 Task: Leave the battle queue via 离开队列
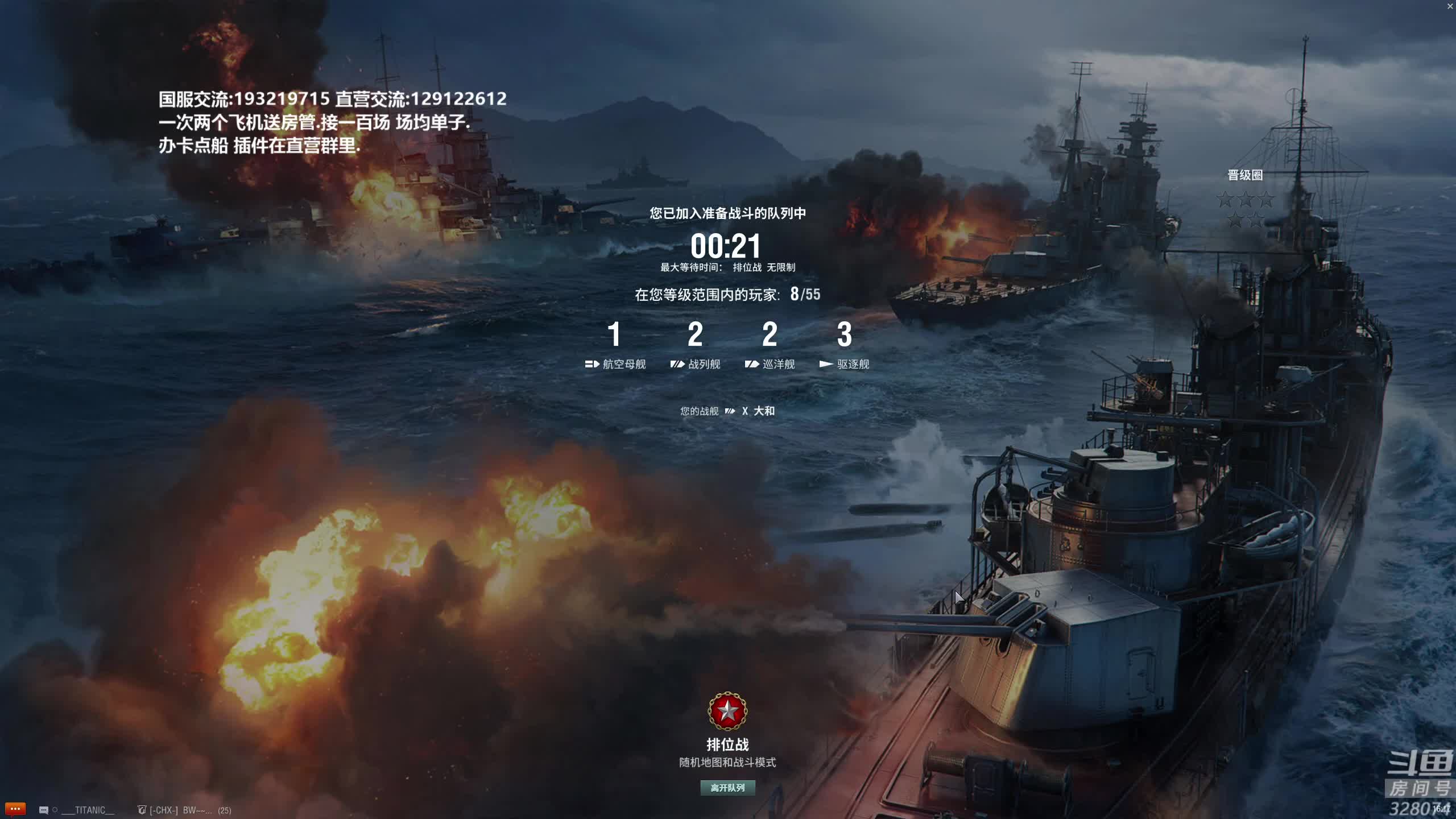(727, 788)
